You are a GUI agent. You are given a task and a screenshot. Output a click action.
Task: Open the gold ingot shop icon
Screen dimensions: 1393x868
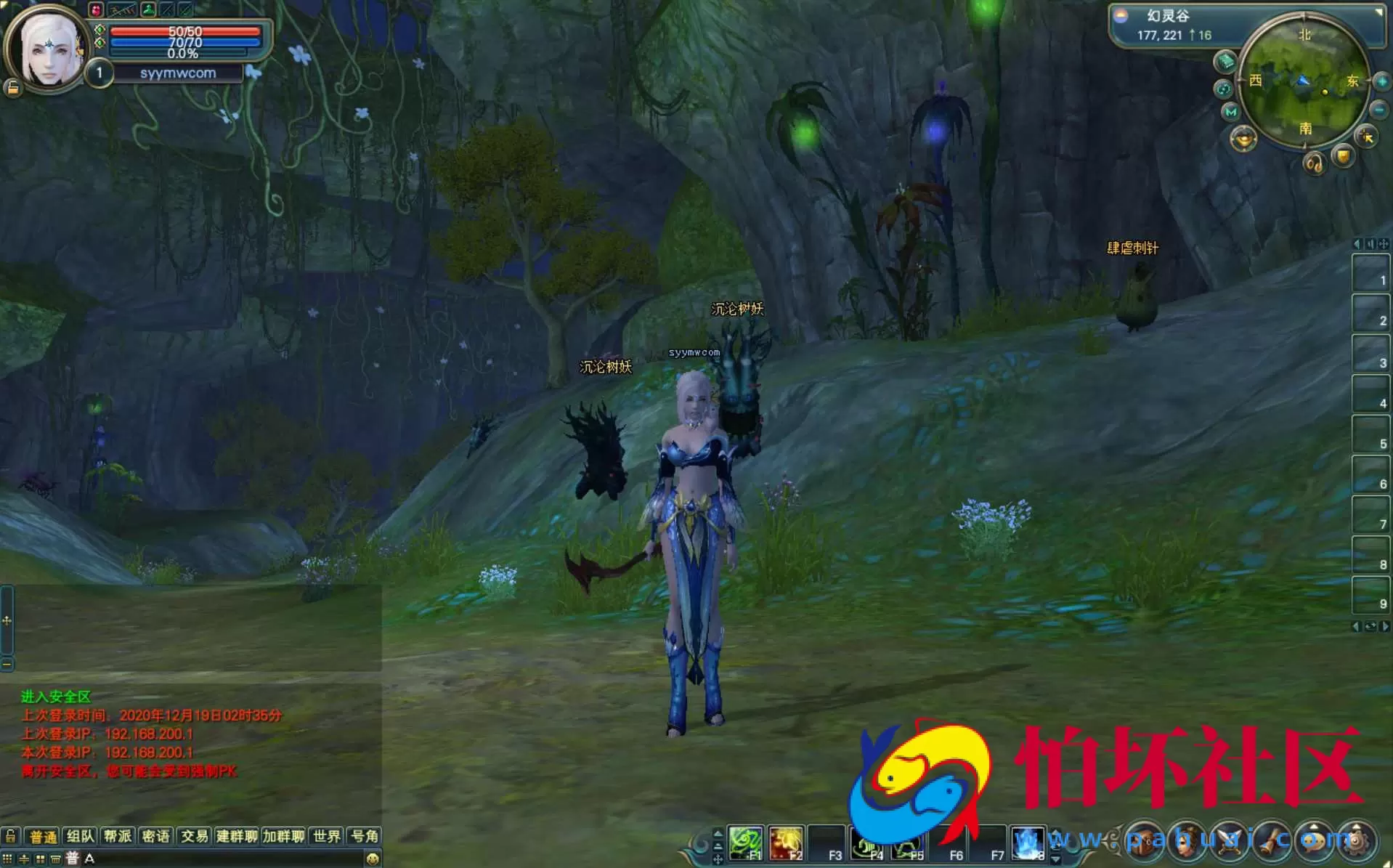point(1243,138)
